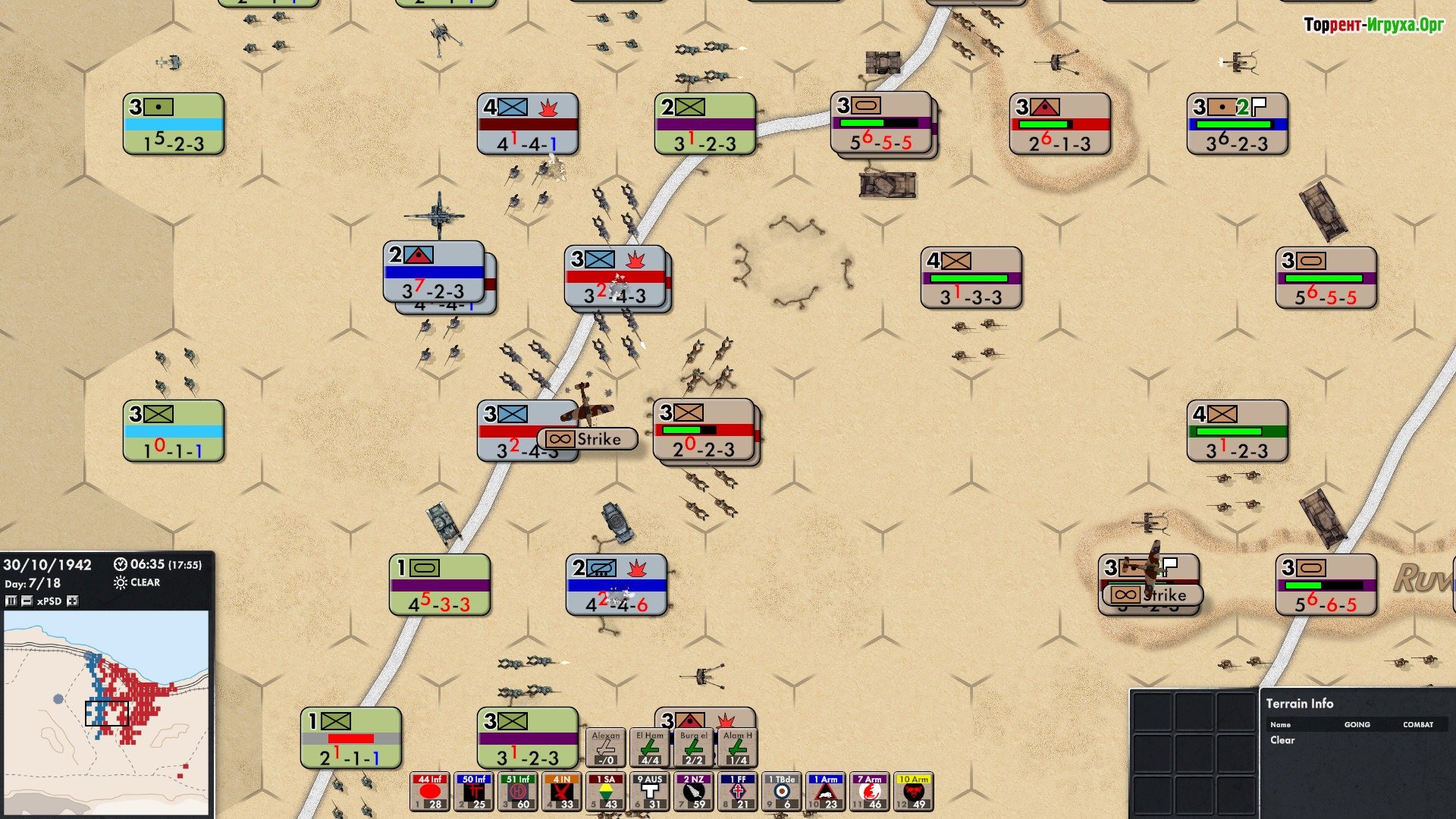The image size is (1456, 819).
Task: Open the Alexan airfield button
Action: point(606,748)
